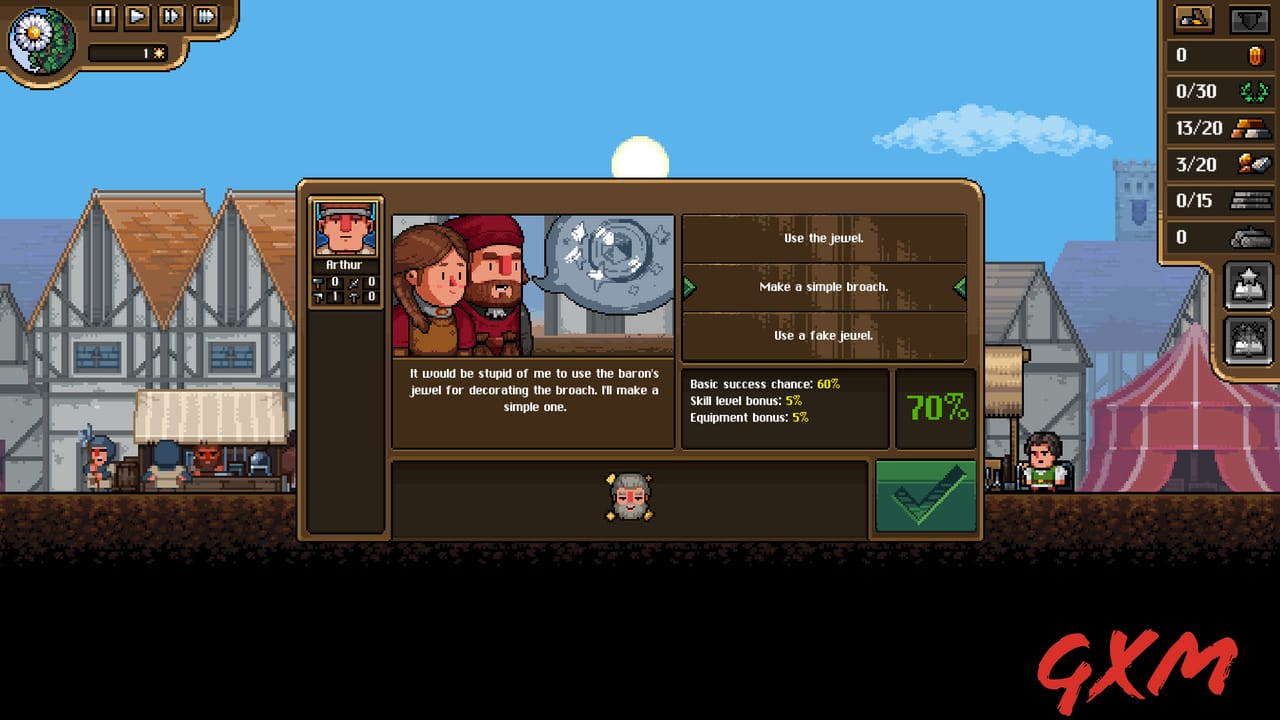Click the planks resource icon showing 0/15
Screen dimensions: 1280x720
1252,200
